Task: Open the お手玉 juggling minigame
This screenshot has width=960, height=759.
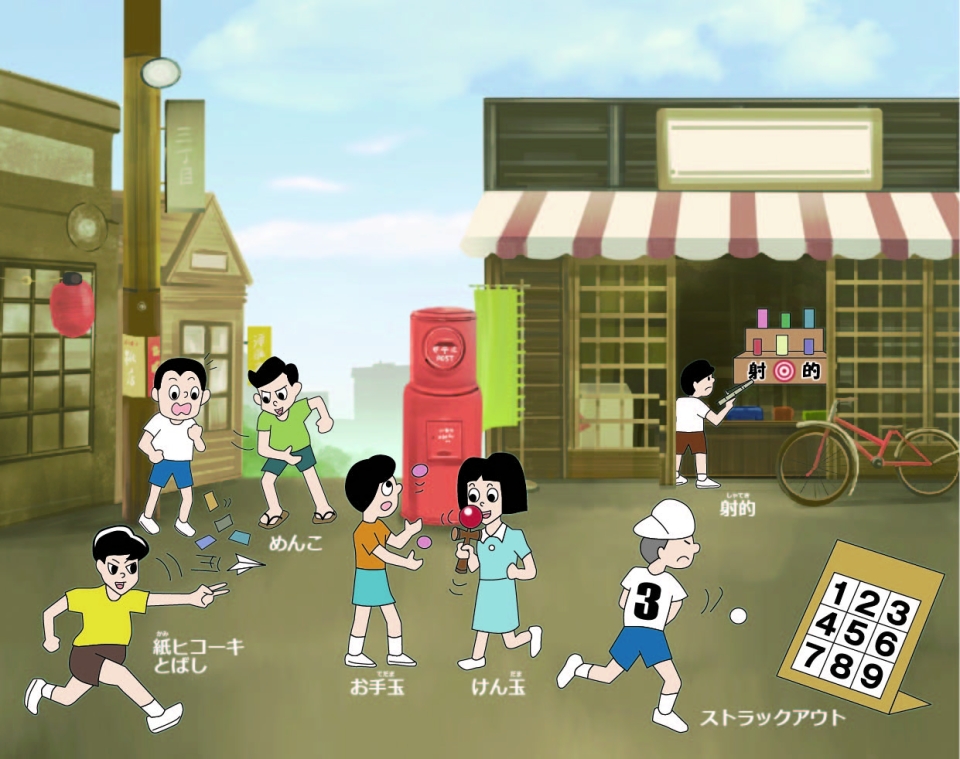Action: 377,687
